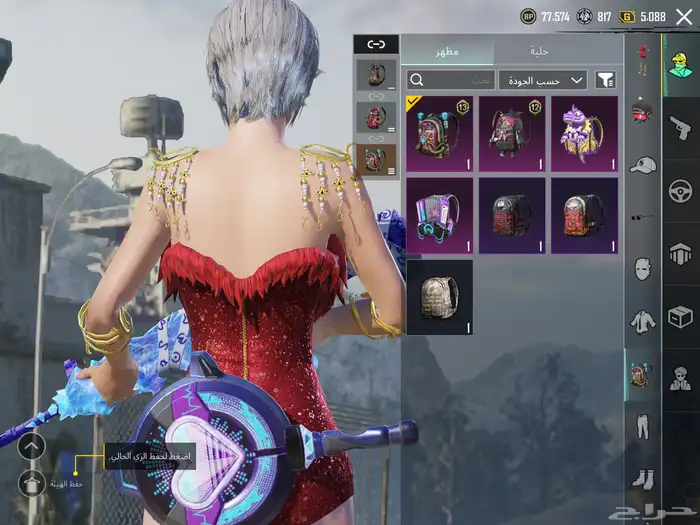
Task: Open the crate box category
Action: tap(680, 317)
